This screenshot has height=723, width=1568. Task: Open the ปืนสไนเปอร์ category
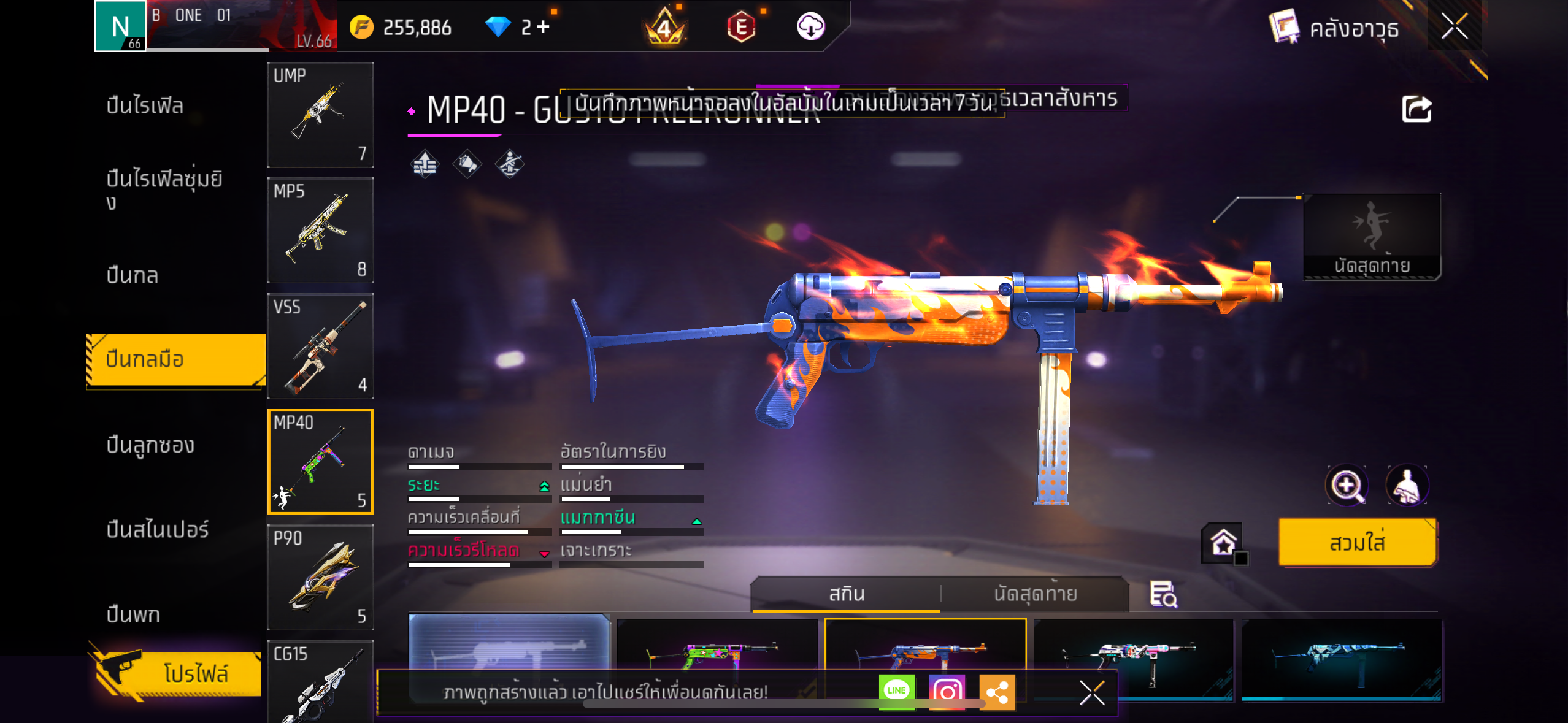coord(158,529)
